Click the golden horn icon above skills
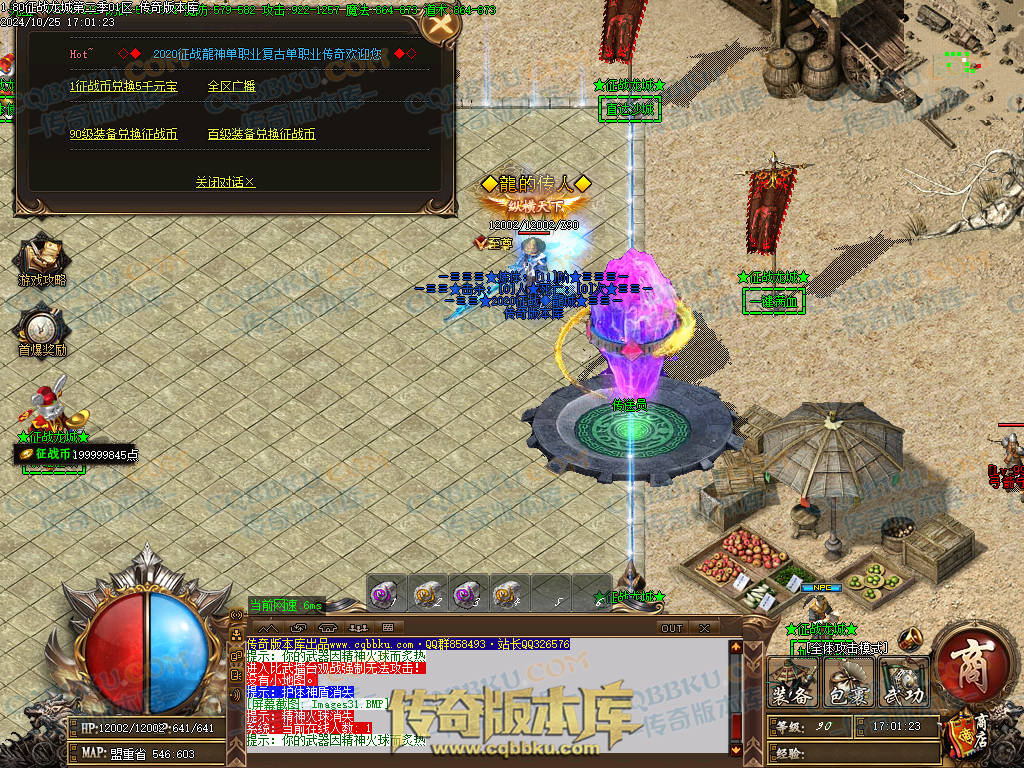 (909, 639)
